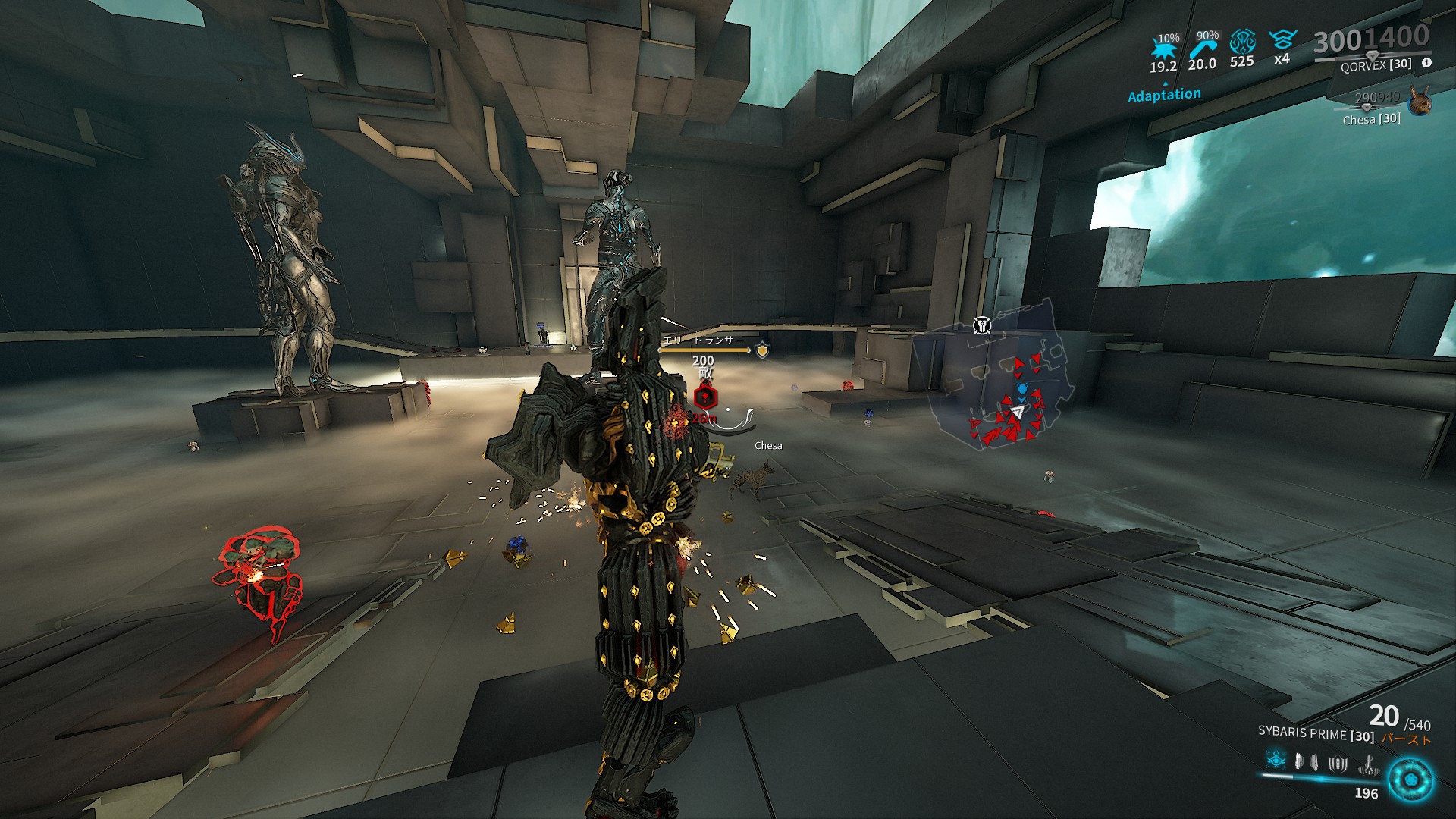Click the diamond marker on Chesa's experience bar
Screen dimensions: 1456x819
pos(1366,108)
